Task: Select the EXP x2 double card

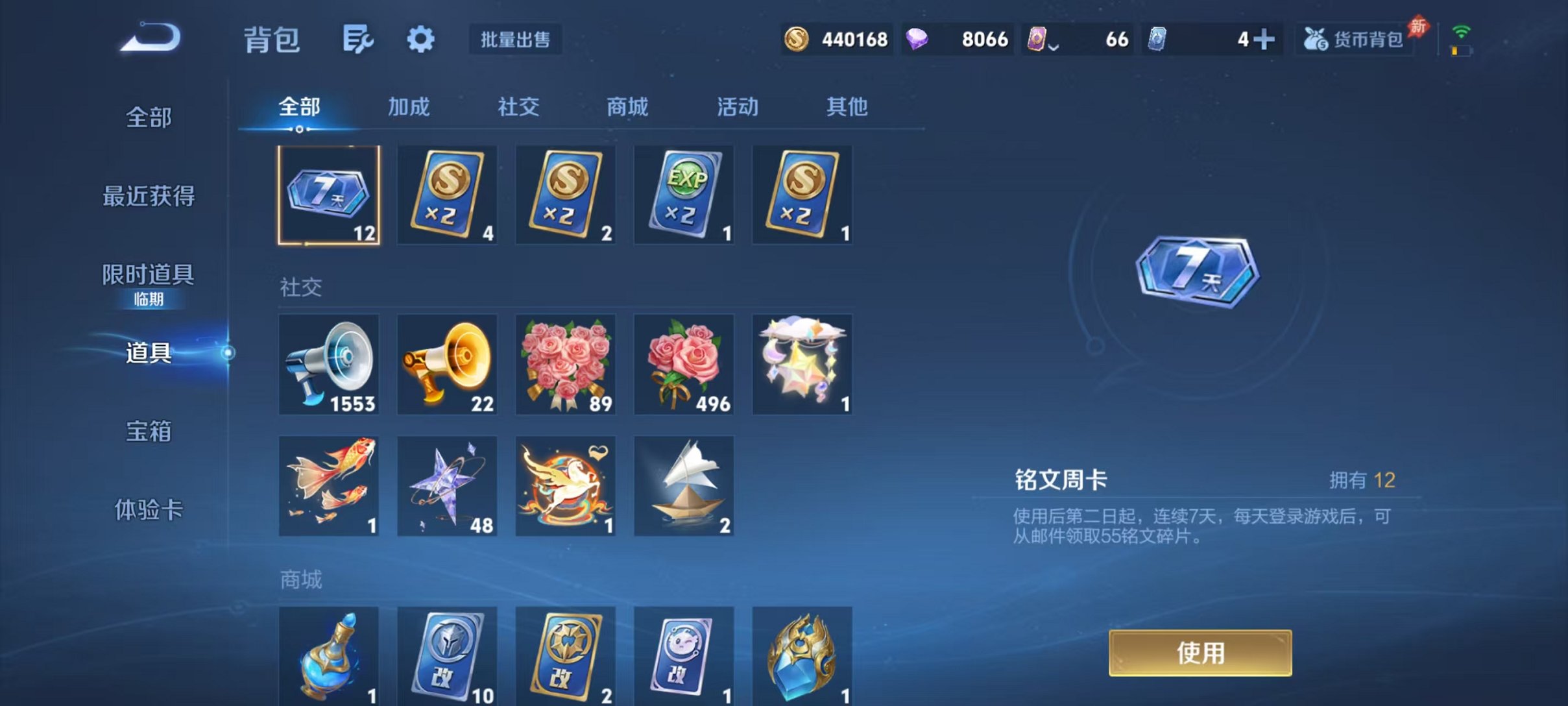Action: coord(684,195)
